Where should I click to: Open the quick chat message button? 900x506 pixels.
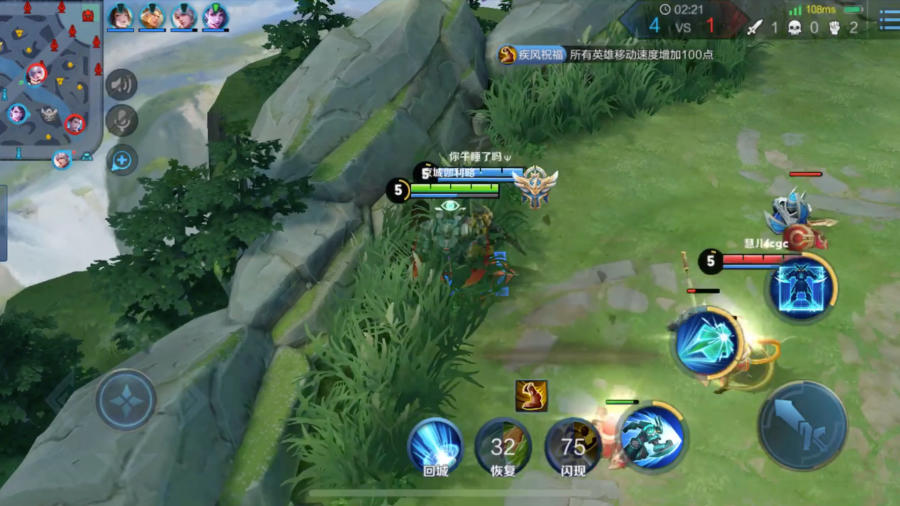click(x=122, y=158)
